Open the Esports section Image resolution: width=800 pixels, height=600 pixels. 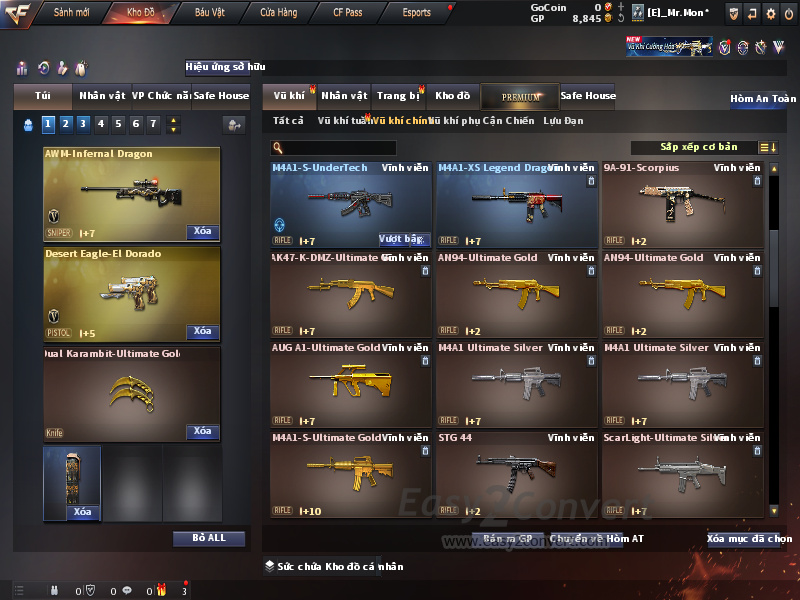pyautogui.click(x=417, y=13)
